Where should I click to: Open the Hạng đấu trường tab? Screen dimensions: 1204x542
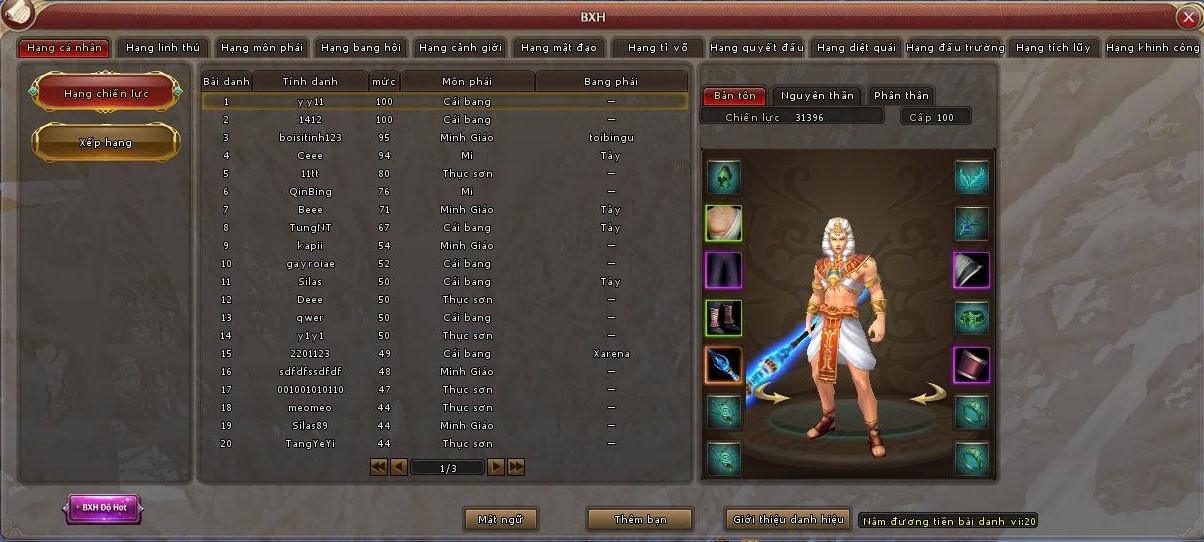coord(955,48)
